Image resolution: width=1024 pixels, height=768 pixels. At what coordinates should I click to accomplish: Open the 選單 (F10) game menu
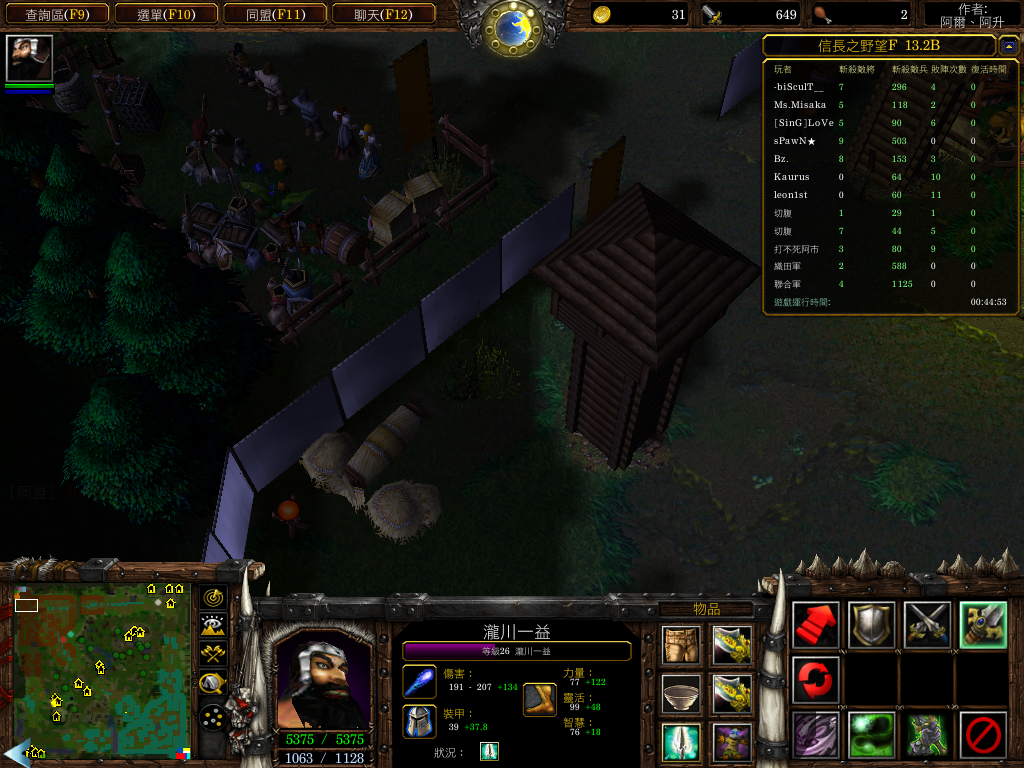[165, 14]
